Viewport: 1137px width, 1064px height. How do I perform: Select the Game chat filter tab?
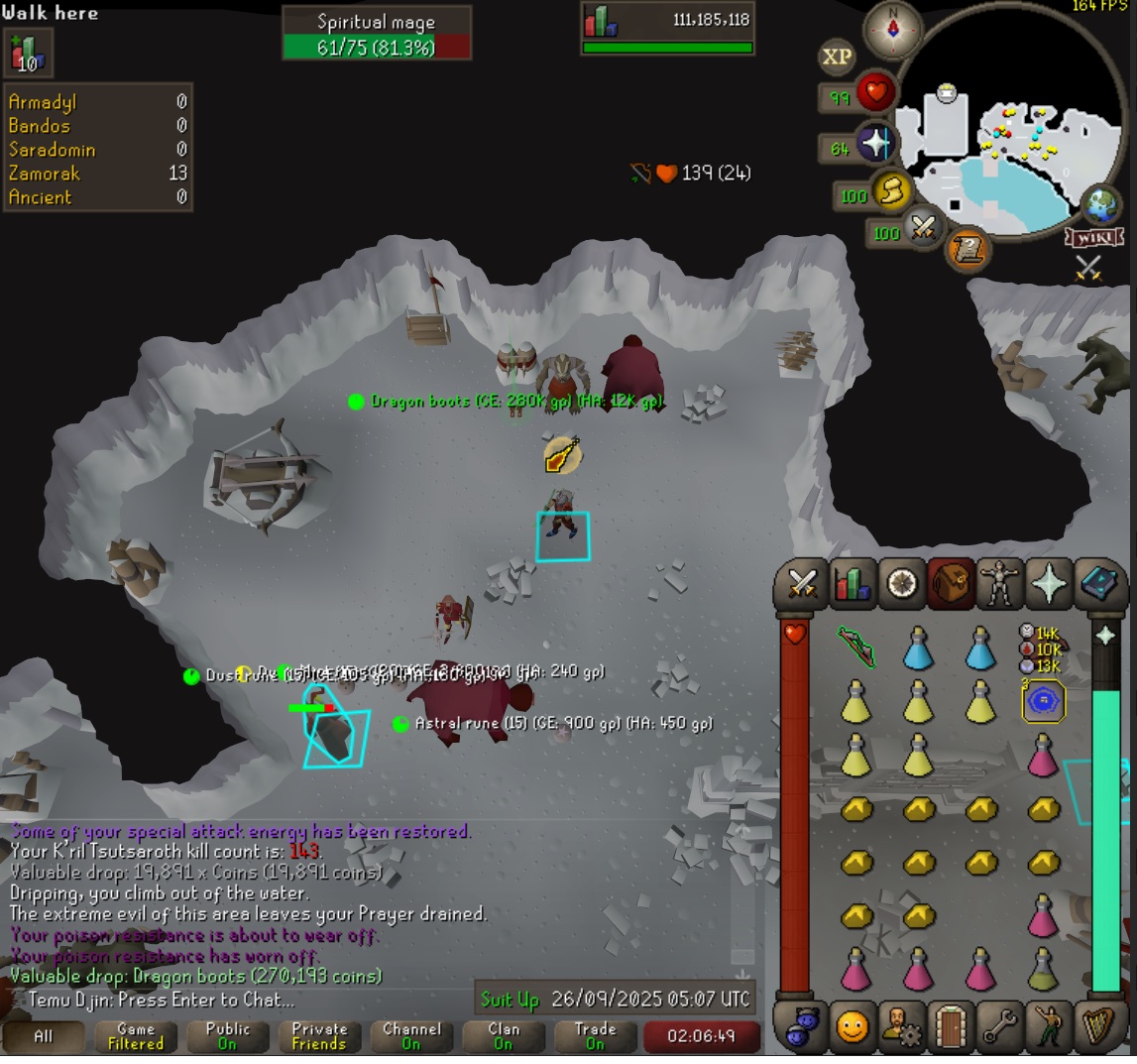click(136, 1036)
